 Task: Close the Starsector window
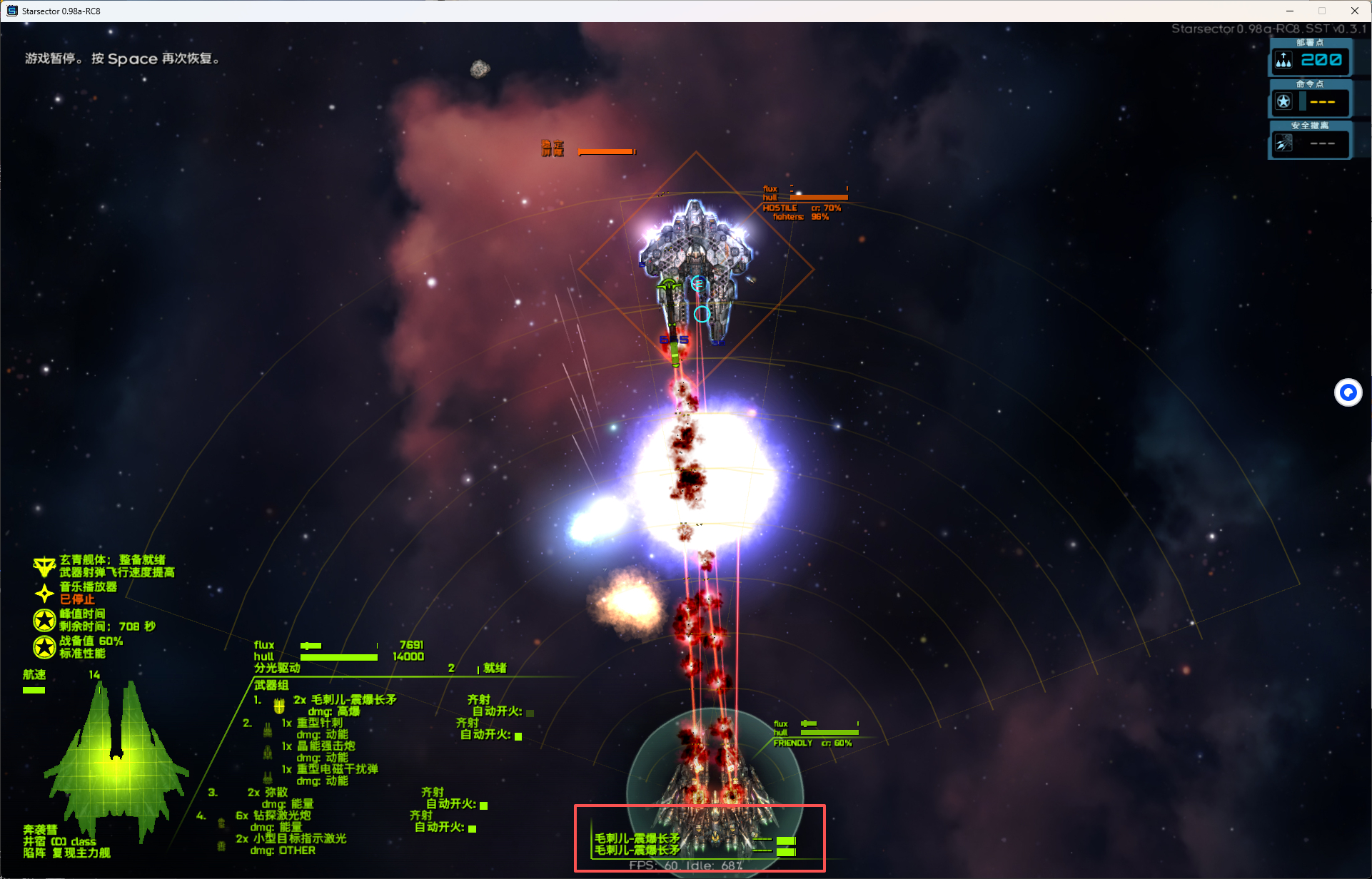[1354, 11]
